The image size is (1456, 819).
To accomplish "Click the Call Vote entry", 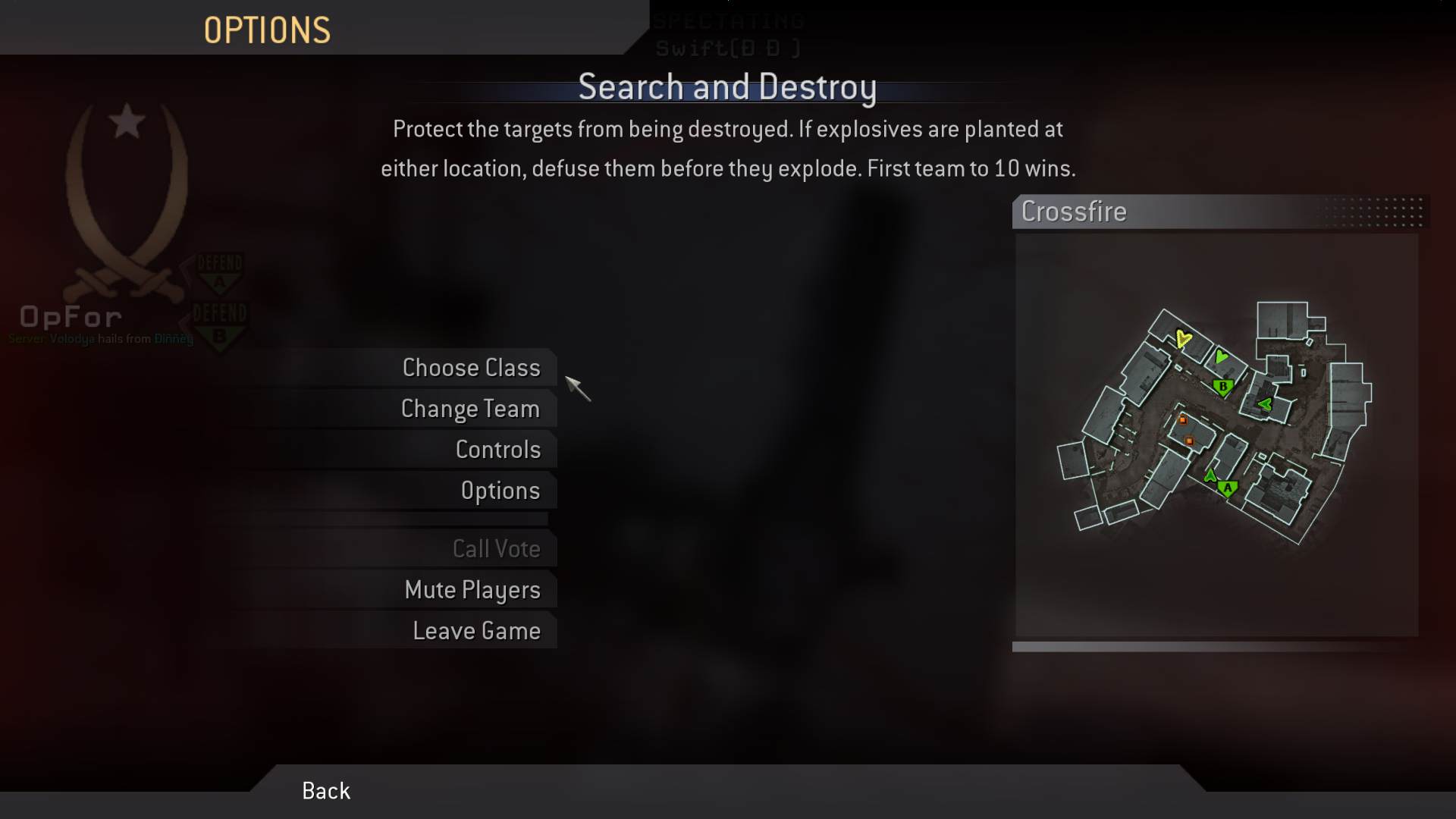I will tap(496, 549).
